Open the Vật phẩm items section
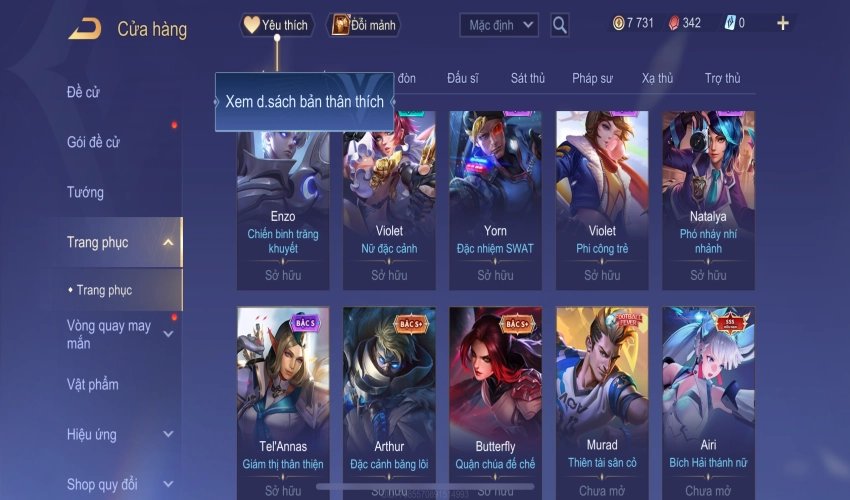 [93, 384]
